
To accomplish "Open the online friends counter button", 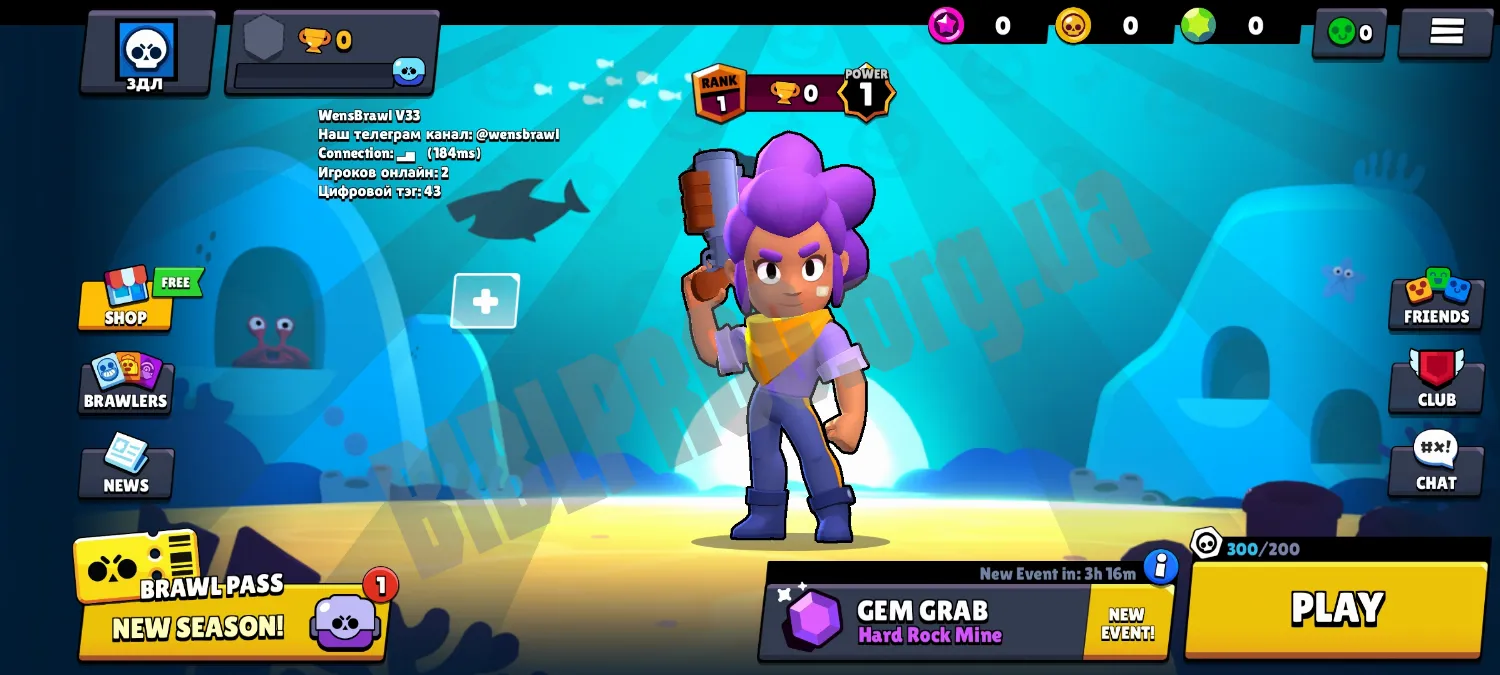I will click(x=1349, y=33).
